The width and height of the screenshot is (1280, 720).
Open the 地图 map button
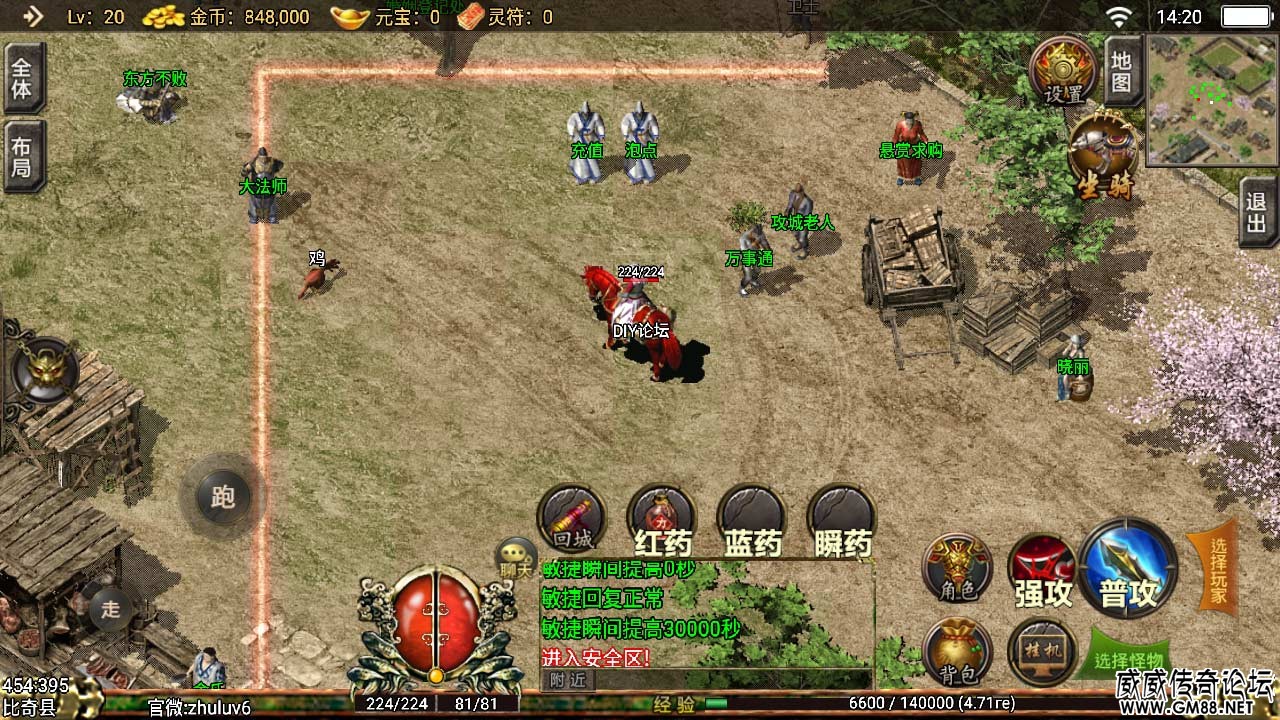coord(1122,72)
